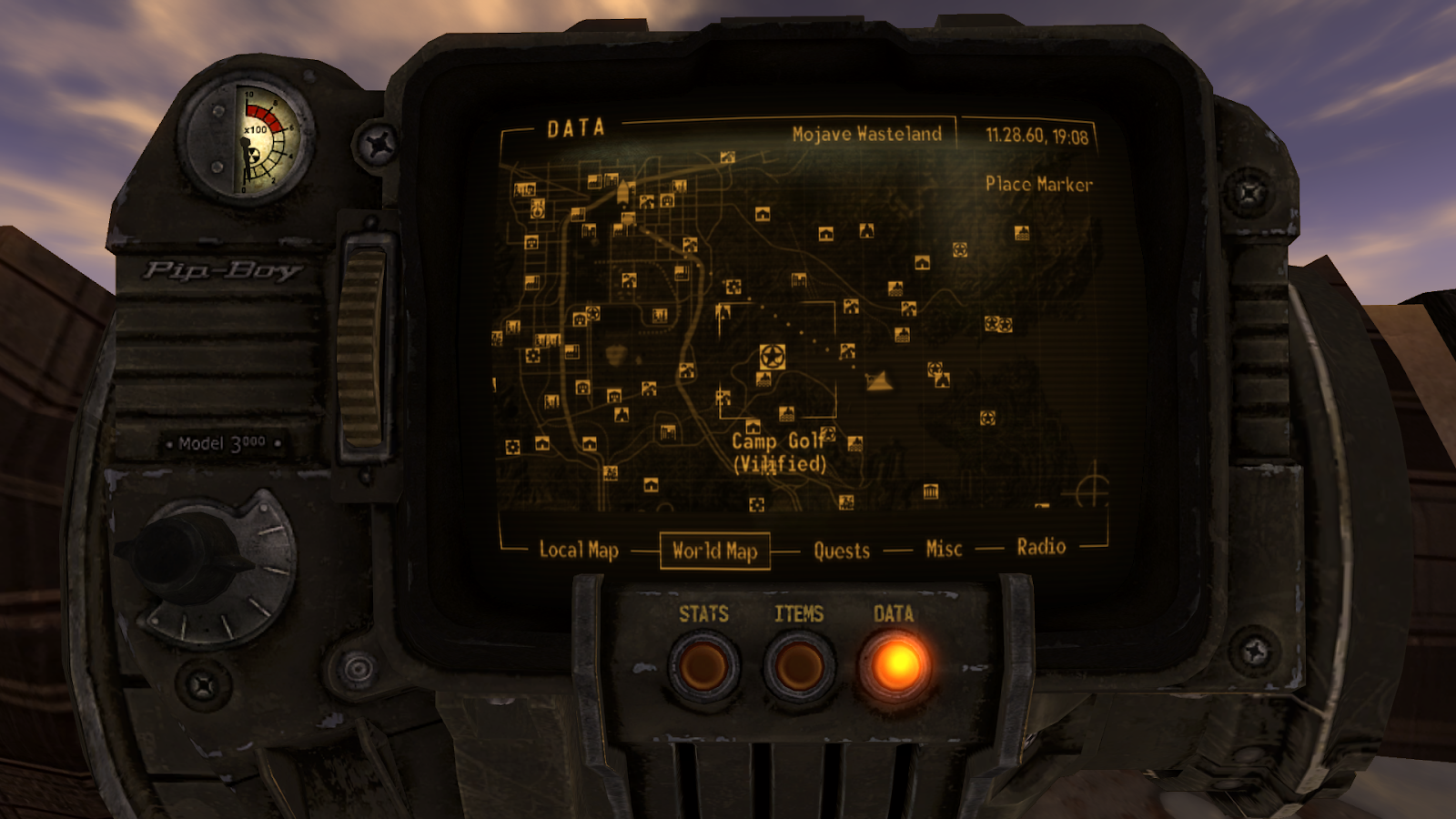Click the radiation dose gauge

tap(243, 136)
